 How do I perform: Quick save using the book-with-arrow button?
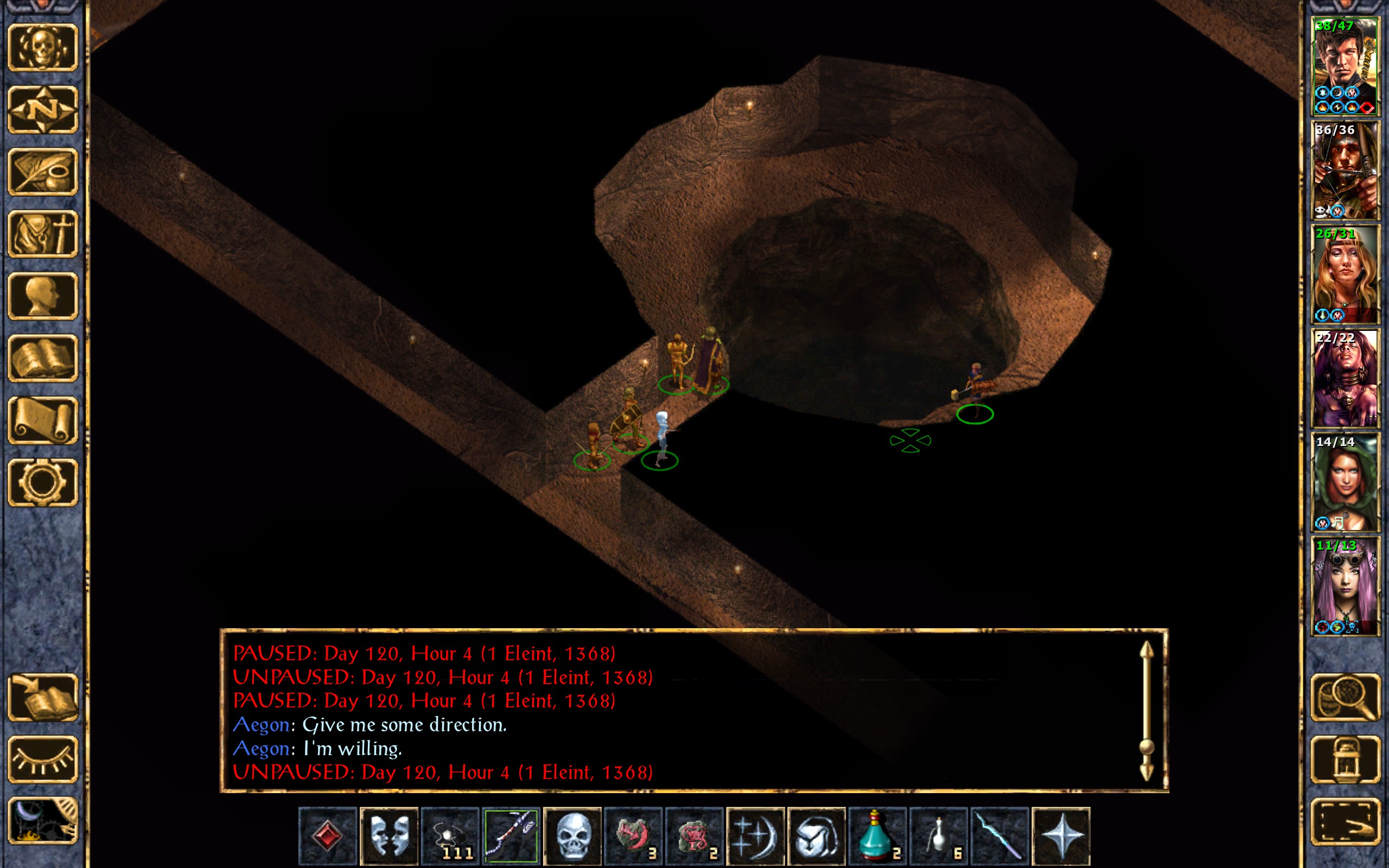[42, 697]
